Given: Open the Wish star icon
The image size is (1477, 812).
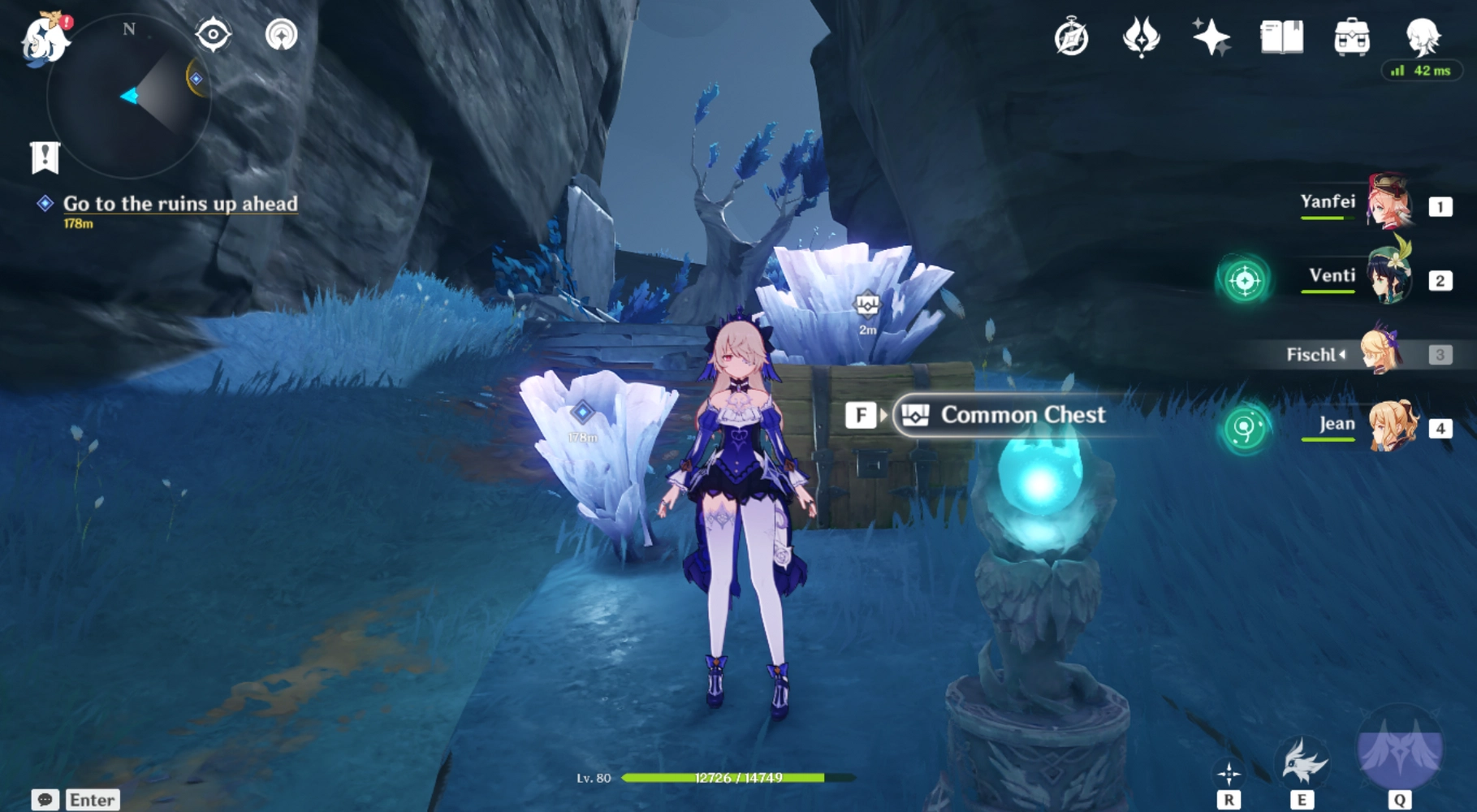Looking at the screenshot, I should coord(1211,37).
